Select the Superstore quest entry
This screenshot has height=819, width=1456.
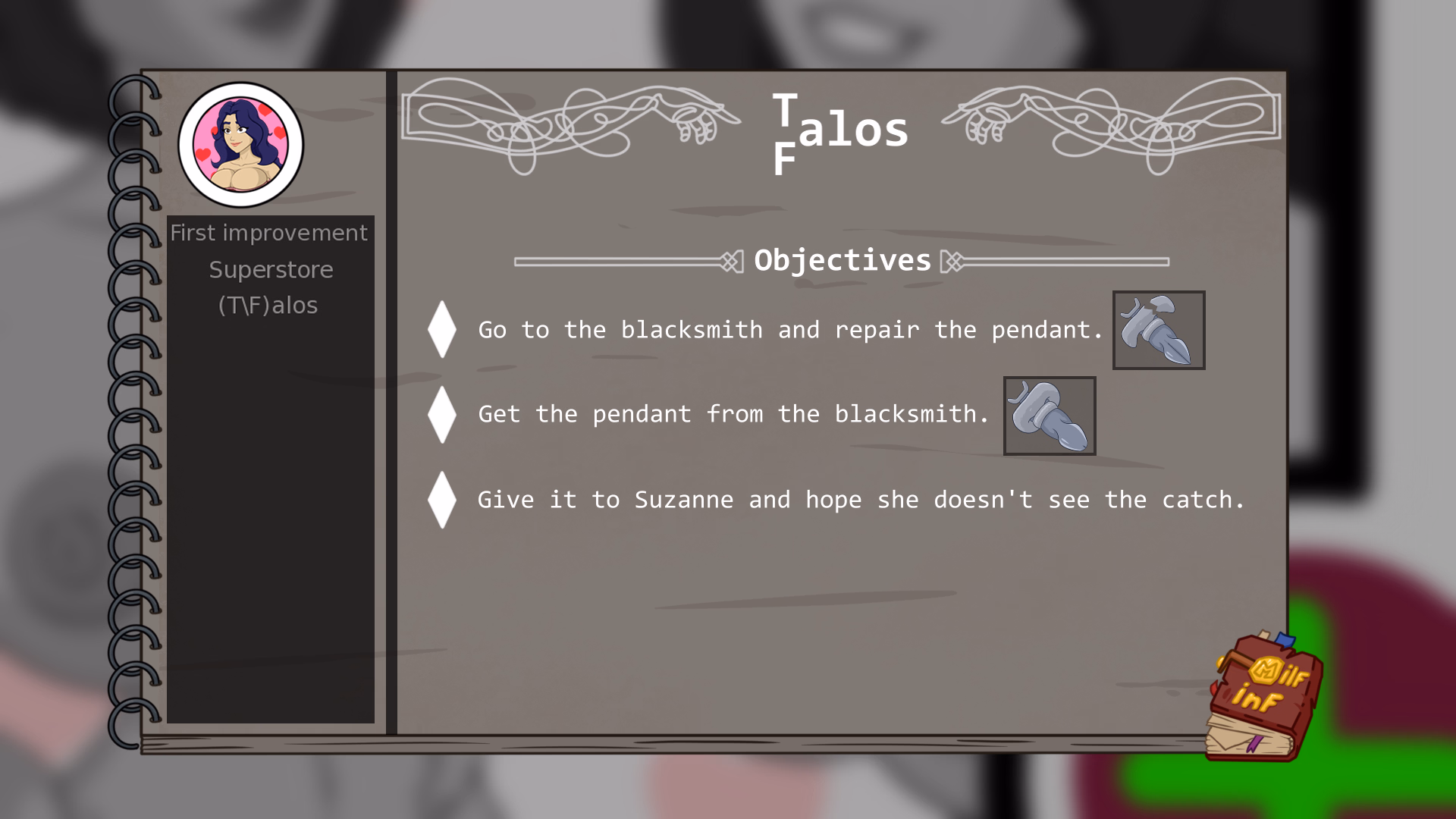[271, 269]
